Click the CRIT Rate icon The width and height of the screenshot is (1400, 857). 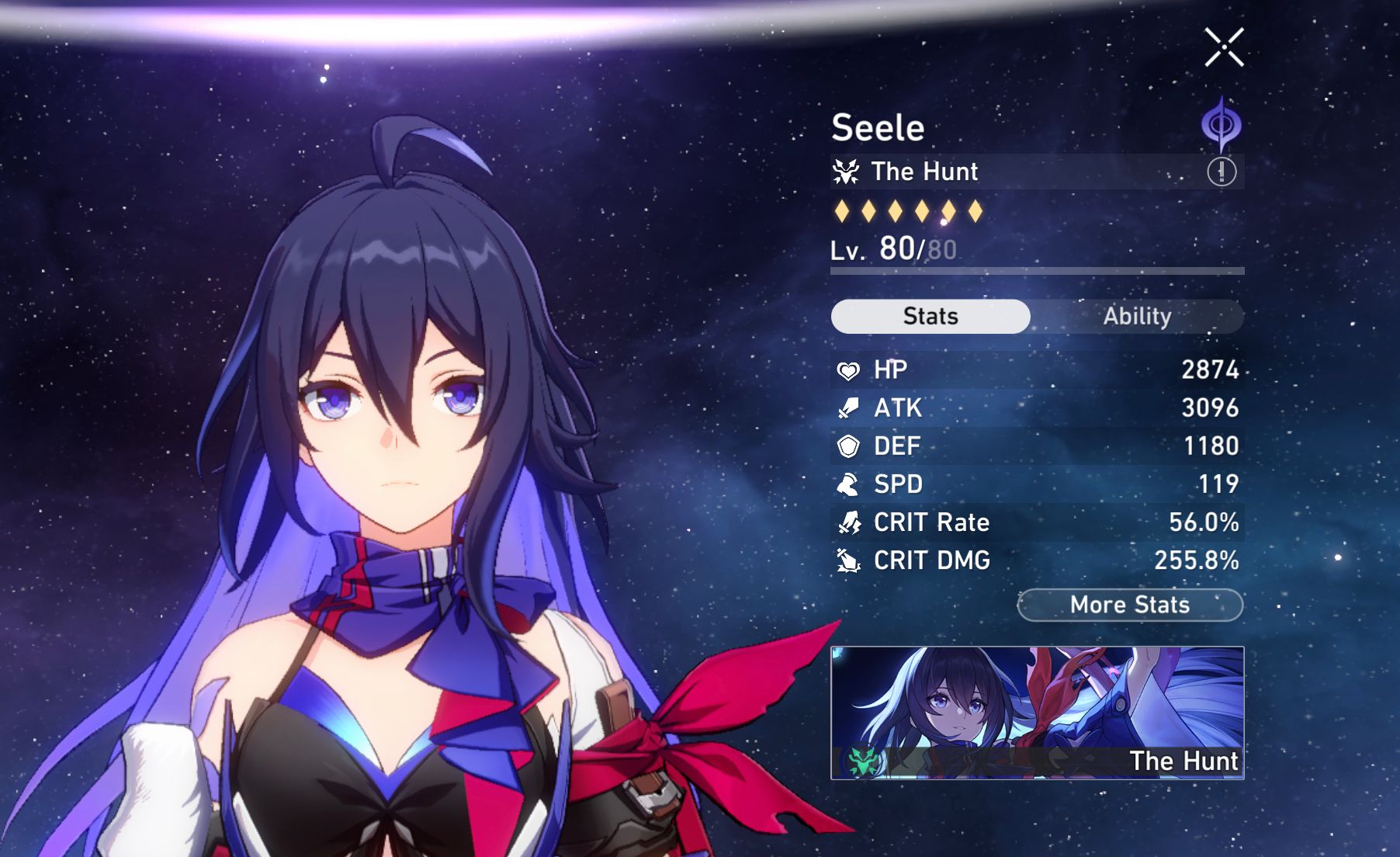(x=851, y=522)
